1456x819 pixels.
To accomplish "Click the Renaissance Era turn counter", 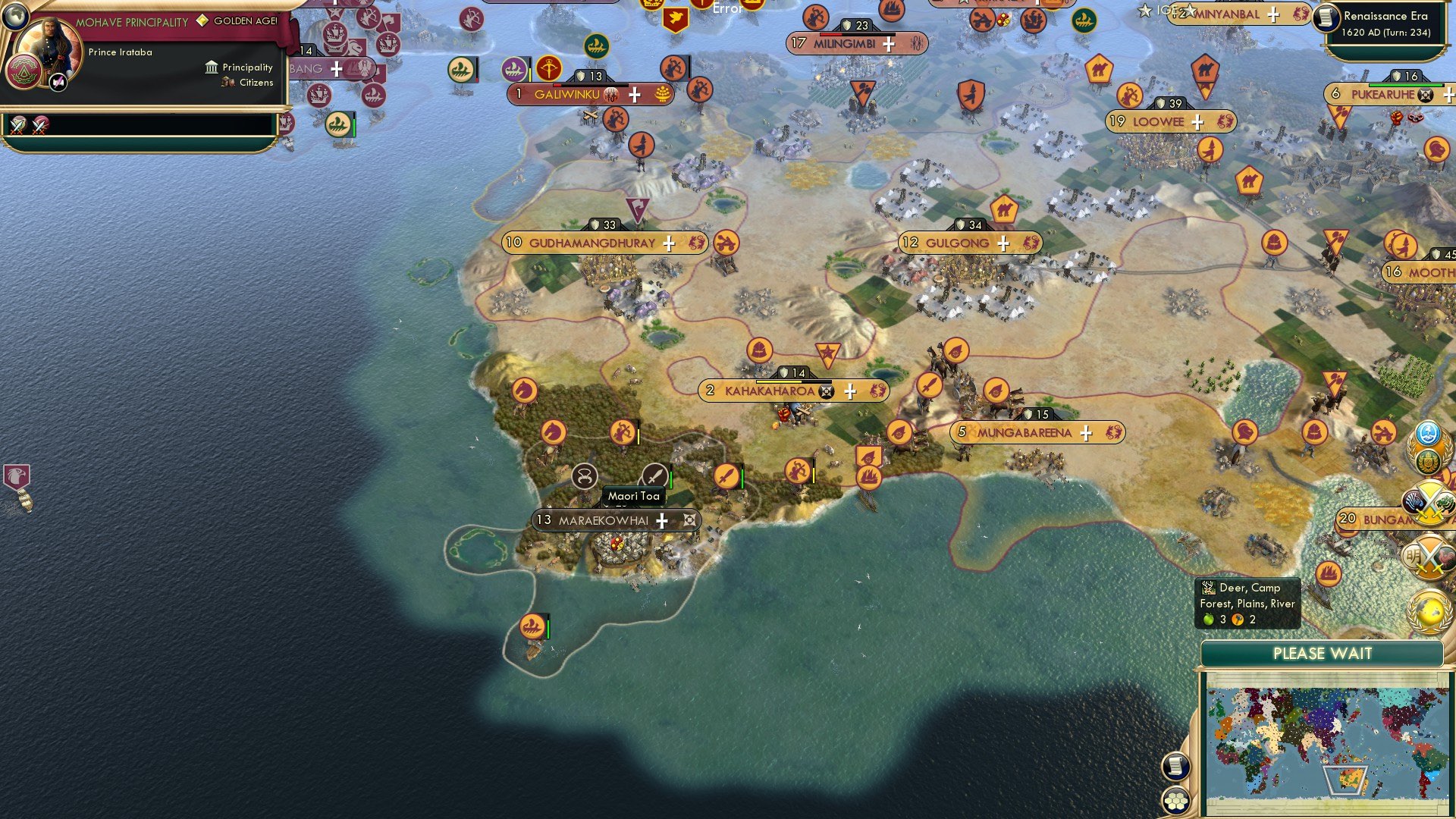I will click(x=1384, y=24).
